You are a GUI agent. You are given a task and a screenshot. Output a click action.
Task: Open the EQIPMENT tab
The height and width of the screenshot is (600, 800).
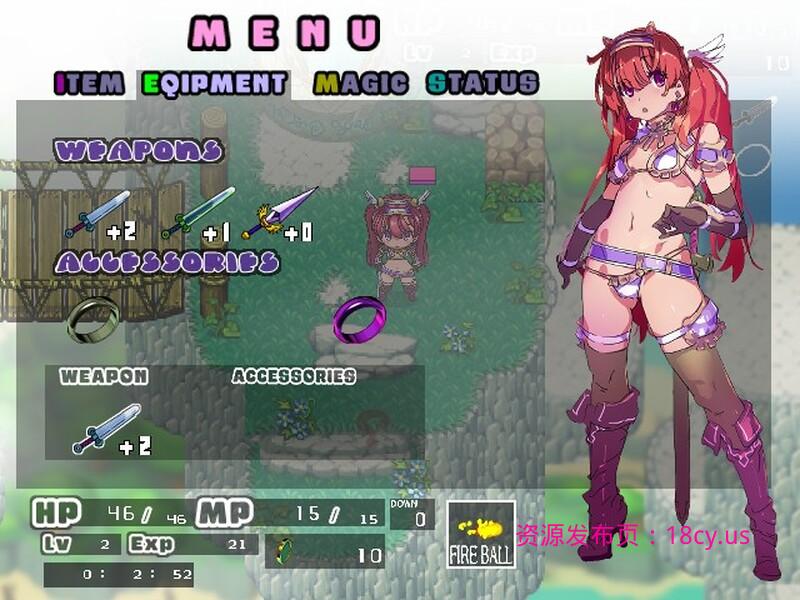[x=215, y=83]
